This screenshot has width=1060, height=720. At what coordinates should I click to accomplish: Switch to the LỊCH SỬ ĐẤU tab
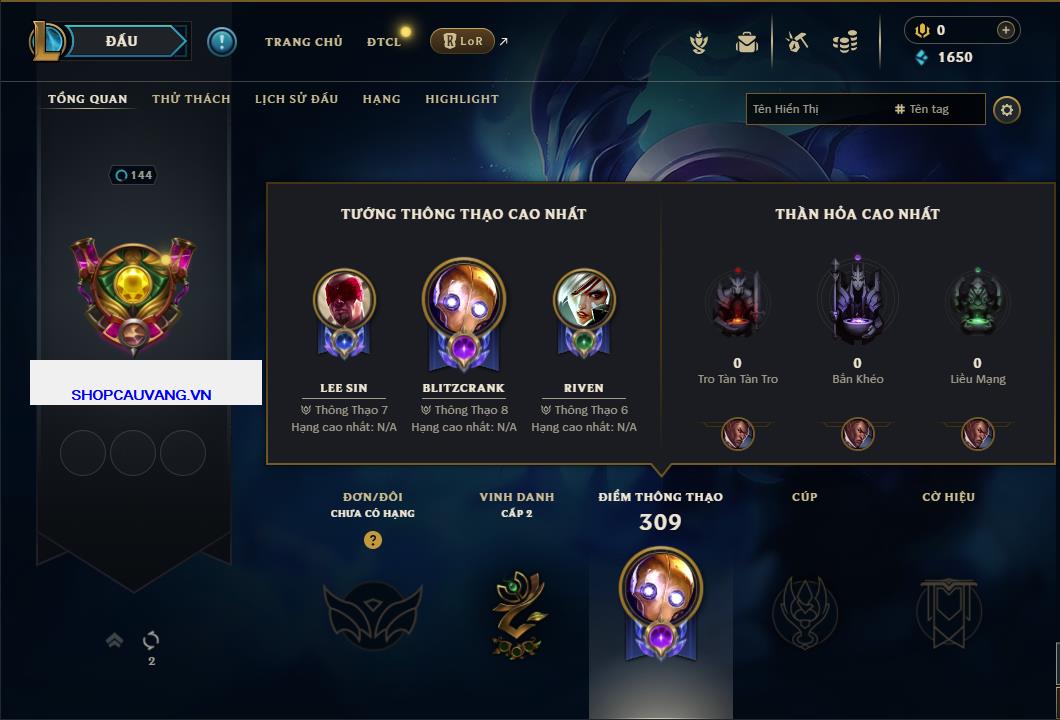click(296, 99)
